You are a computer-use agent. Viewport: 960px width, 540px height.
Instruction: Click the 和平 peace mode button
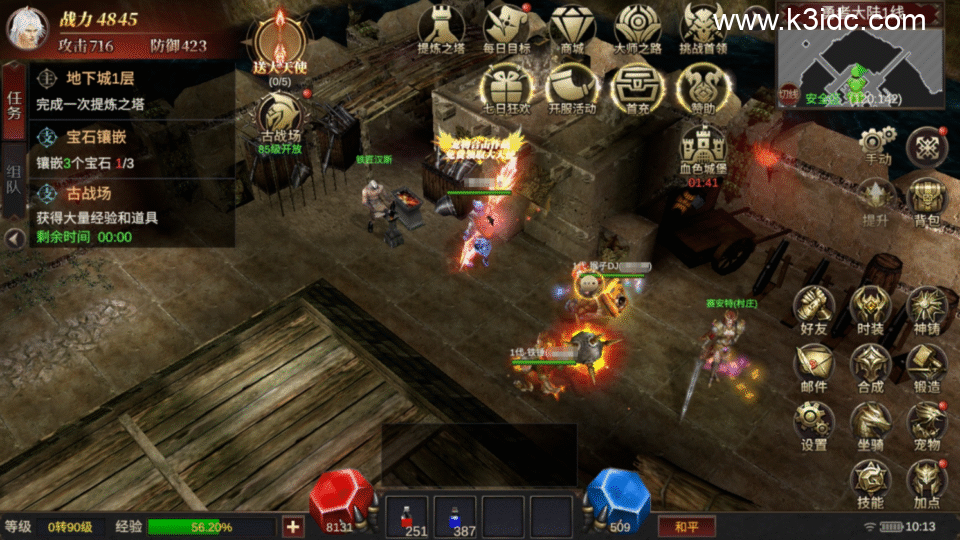686,526
